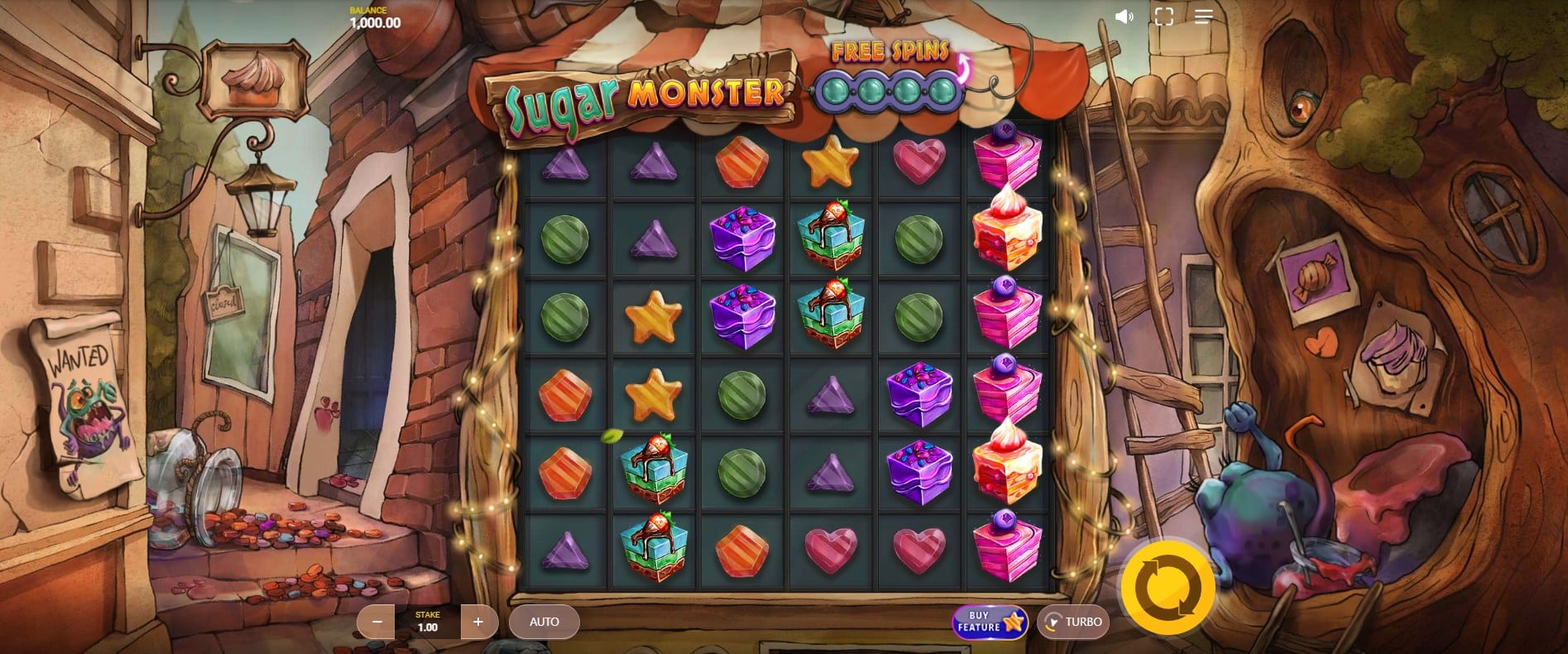Click the Buy Feature button
Viewport: 1568px width, 654px height.
coord(989,622)
